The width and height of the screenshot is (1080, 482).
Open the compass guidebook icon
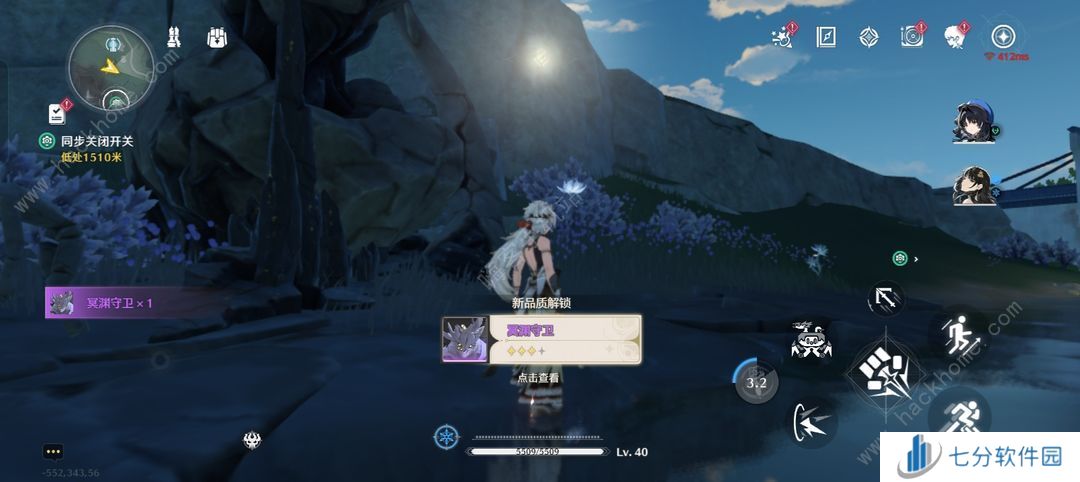(826, 37)
